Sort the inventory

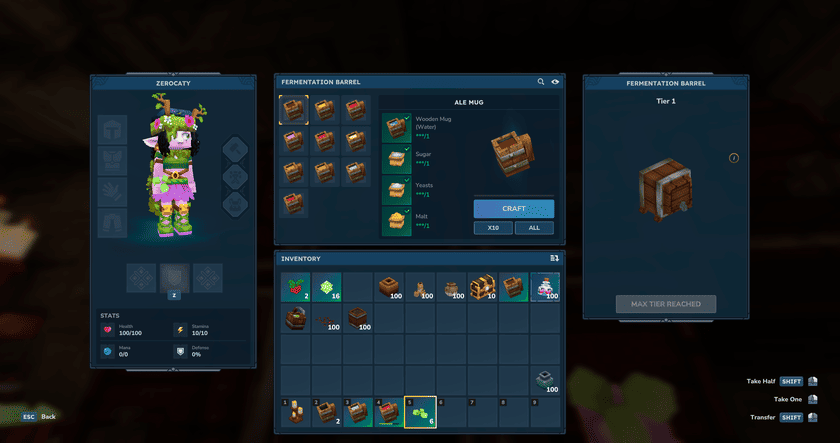554,258
